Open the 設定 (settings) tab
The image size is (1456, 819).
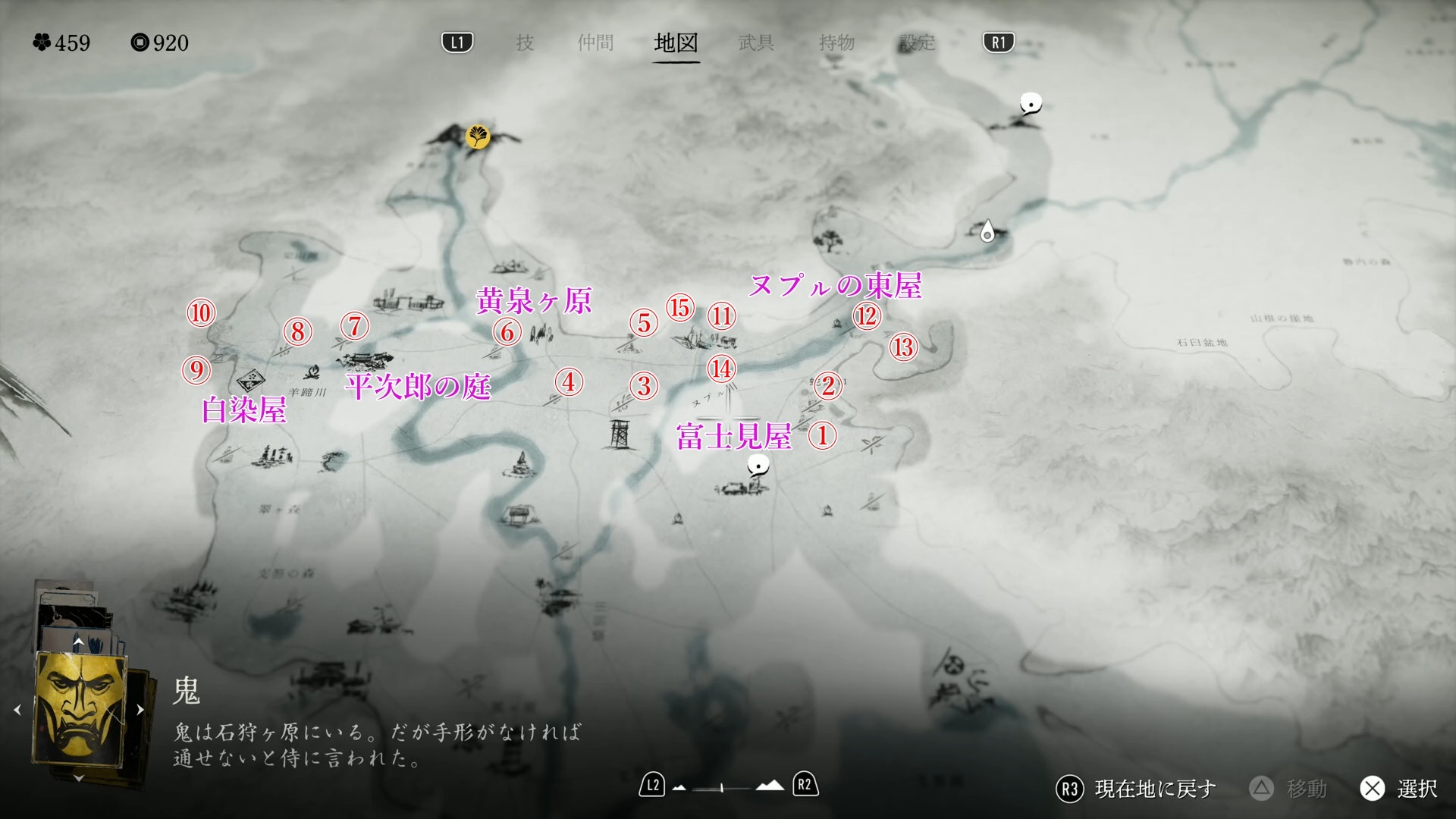tap(917, 42)
